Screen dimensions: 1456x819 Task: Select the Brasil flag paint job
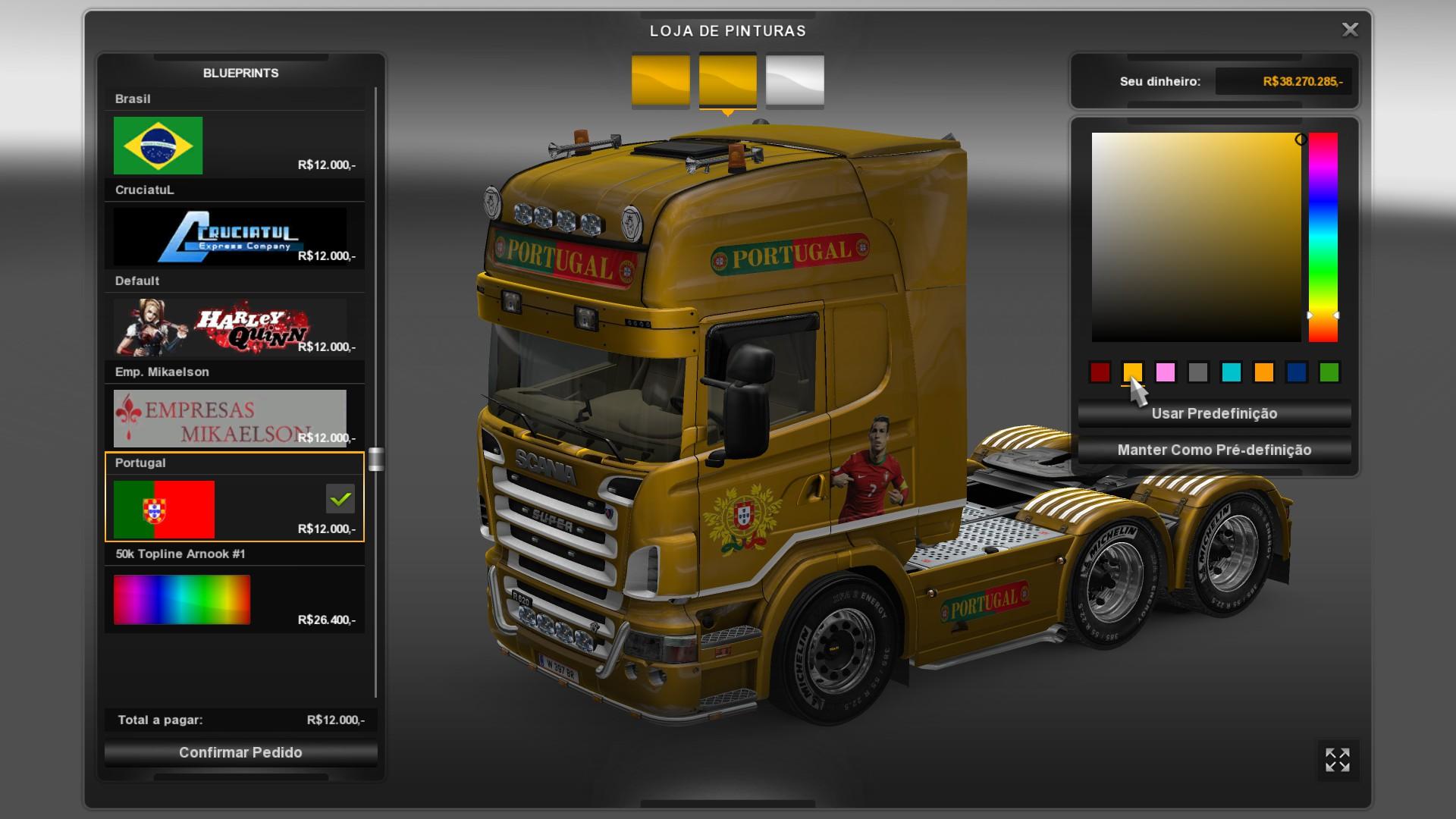click(x=158, y=146)
